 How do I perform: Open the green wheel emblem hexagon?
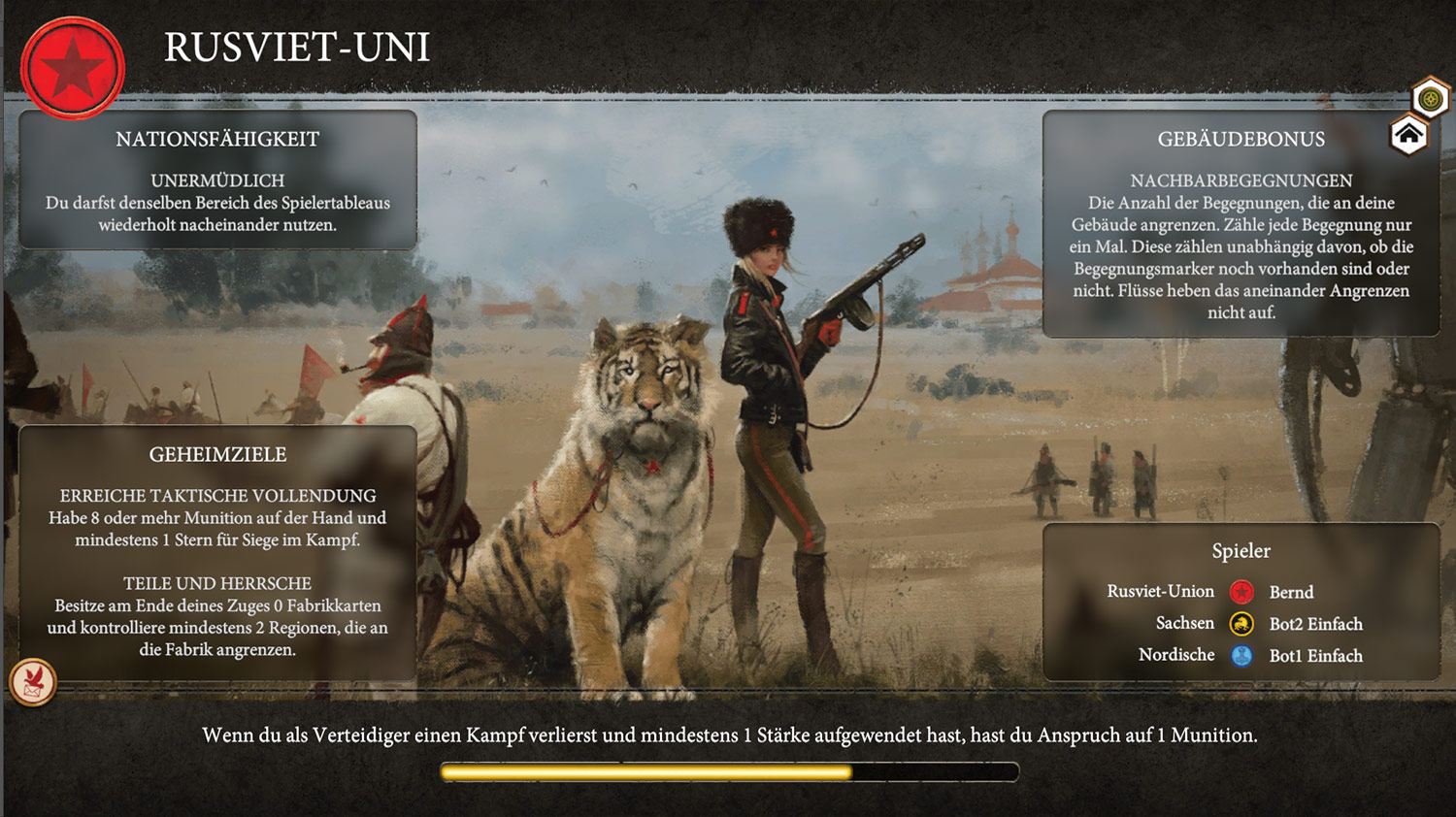coord(1430,98)
